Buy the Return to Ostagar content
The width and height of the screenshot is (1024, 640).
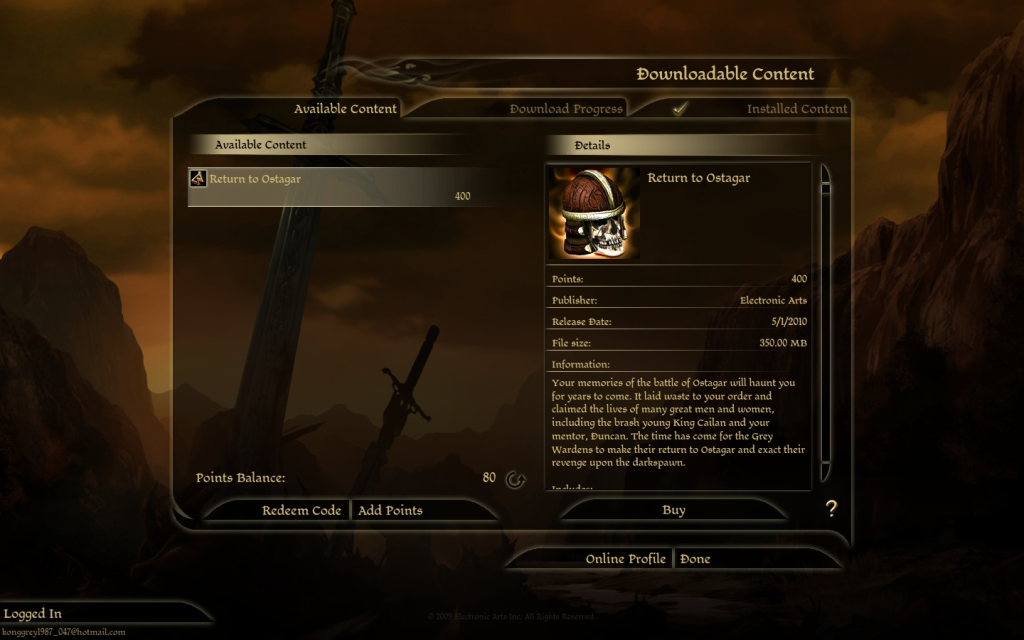coord(673,510)
